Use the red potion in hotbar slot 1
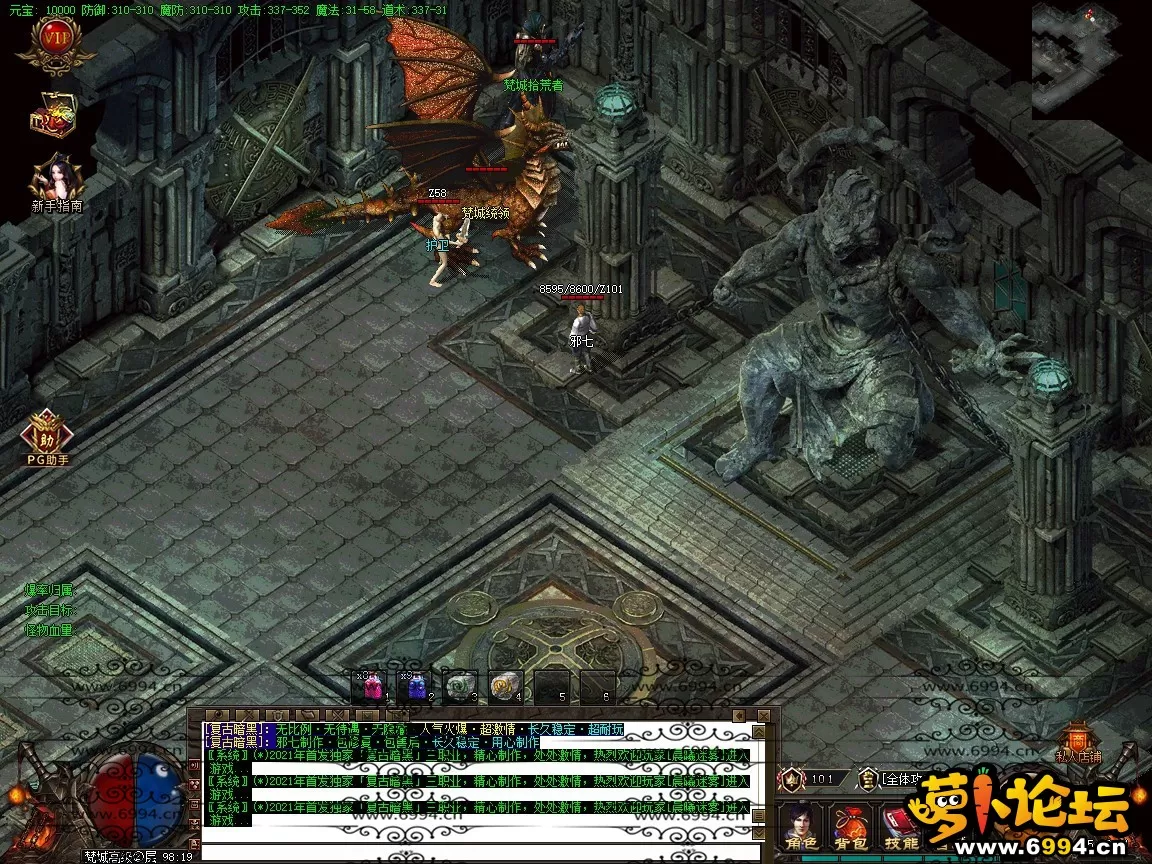The height and width of the screenshot is (864, 1152). (x=372, y=686)
